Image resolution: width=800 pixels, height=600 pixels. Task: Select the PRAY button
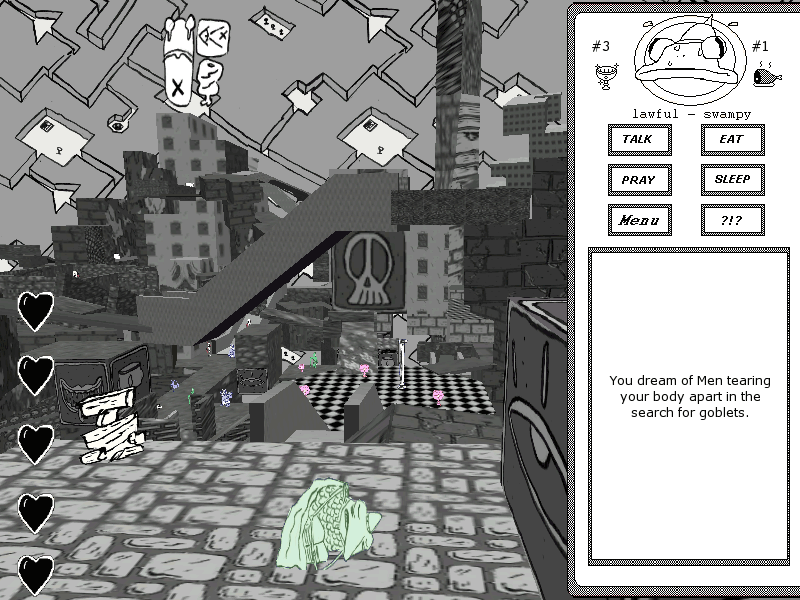[639, 180]
